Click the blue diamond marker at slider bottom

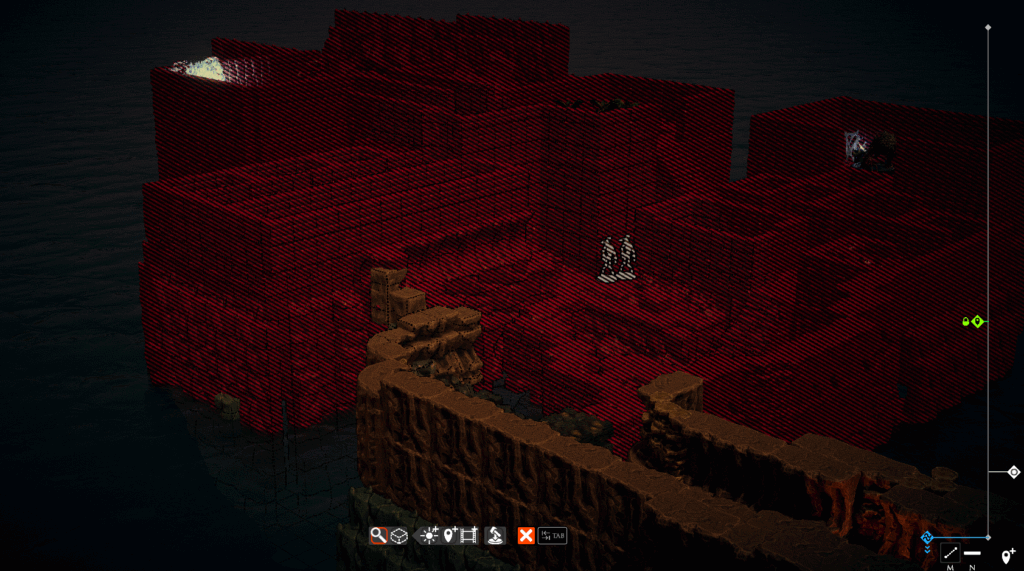(927, 538)
